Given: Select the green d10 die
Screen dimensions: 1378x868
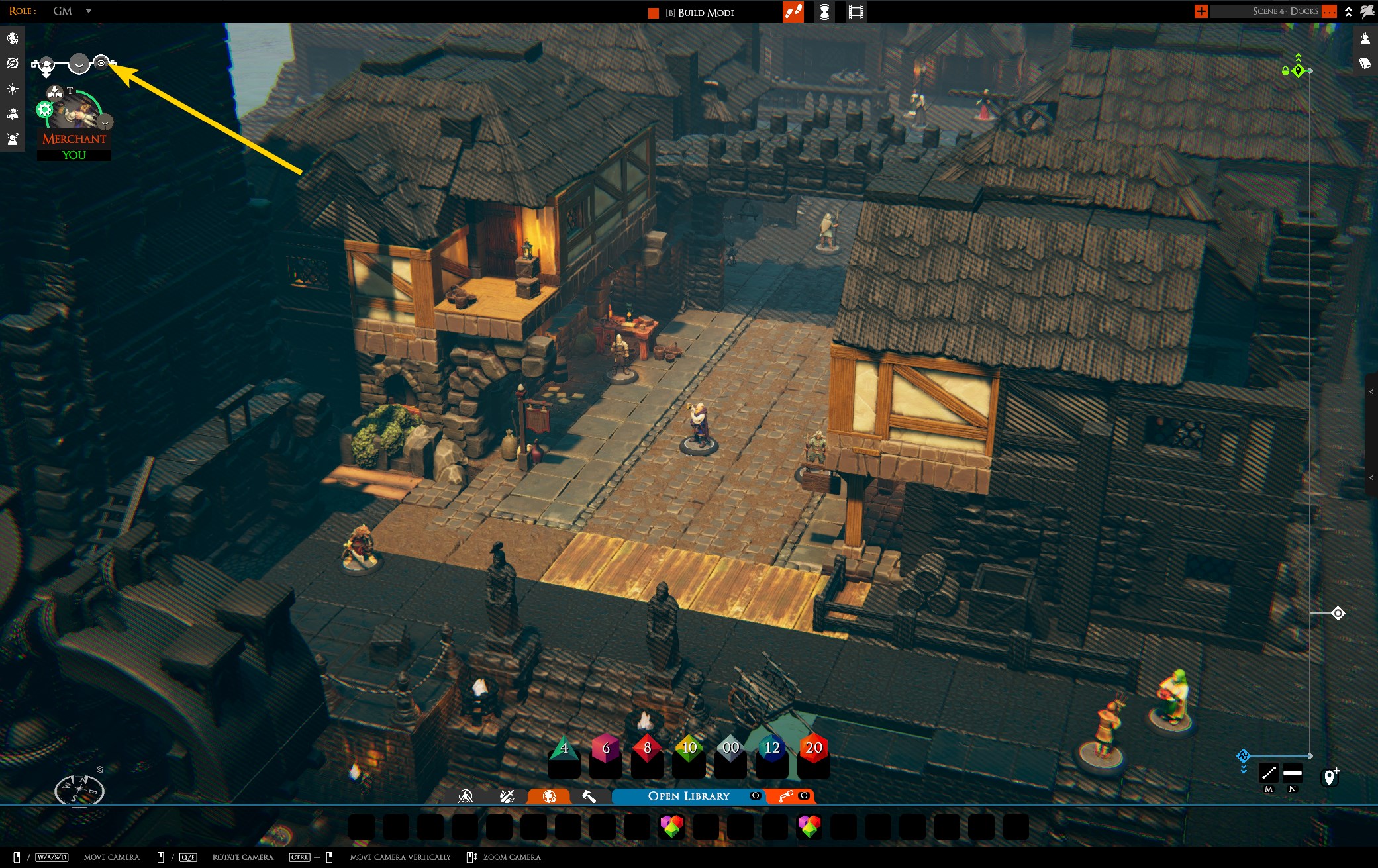Looking at the screenshot, I should [x=689, y=749].
